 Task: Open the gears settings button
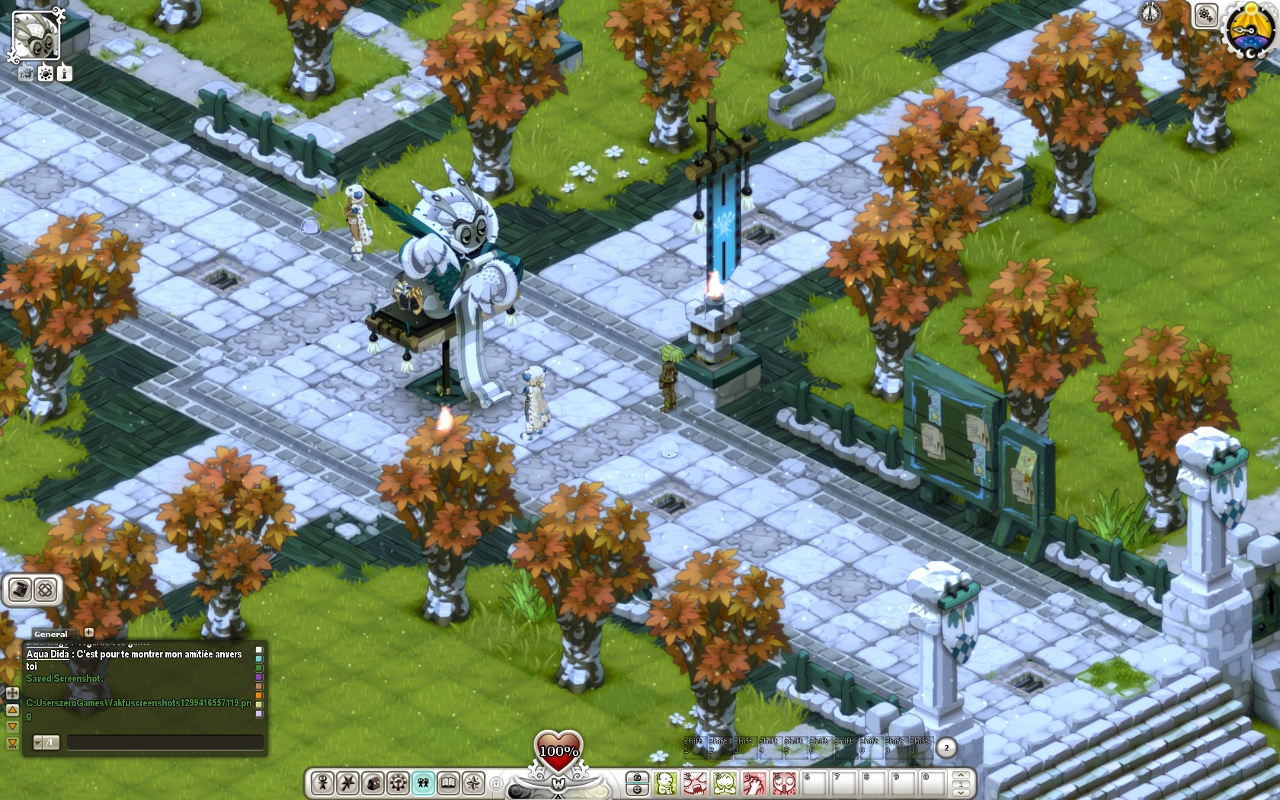click(1206, 15)
